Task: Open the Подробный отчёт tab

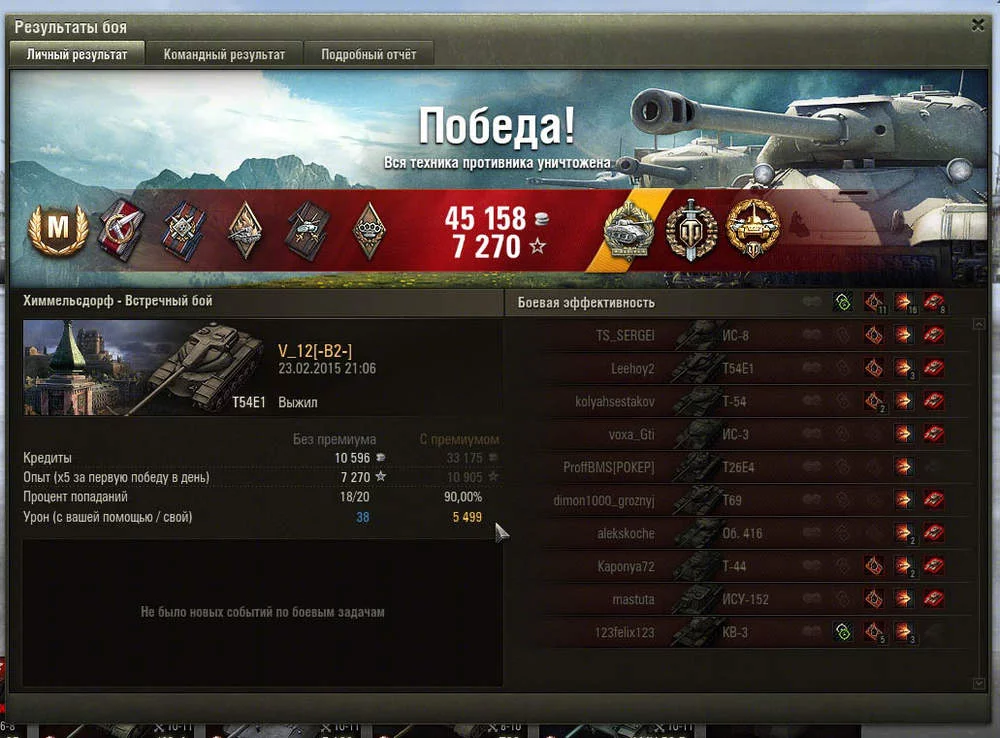Action: pyautogui.click(x=368, y=55)
